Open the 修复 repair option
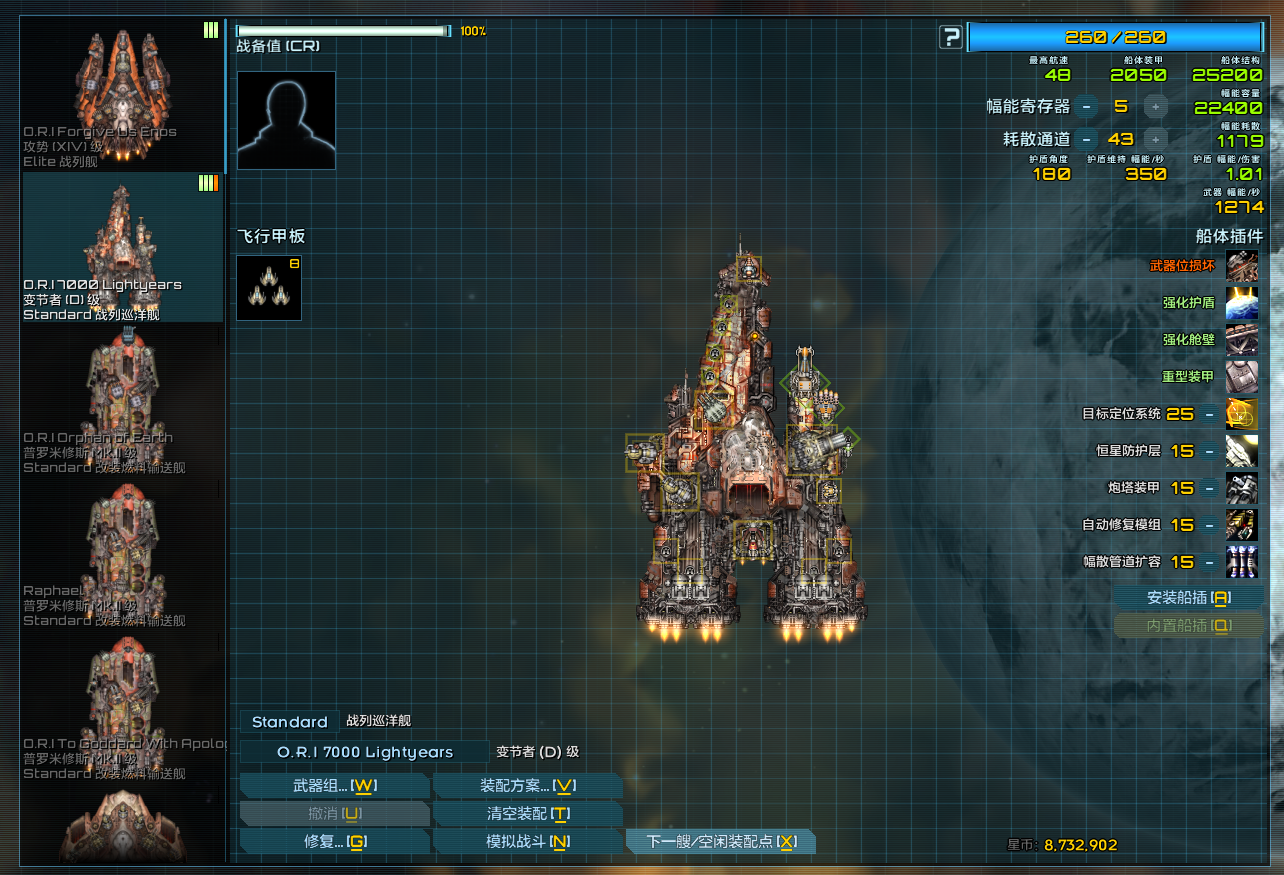This screenshot has width=1284, height=875. (x=334, y=842)
